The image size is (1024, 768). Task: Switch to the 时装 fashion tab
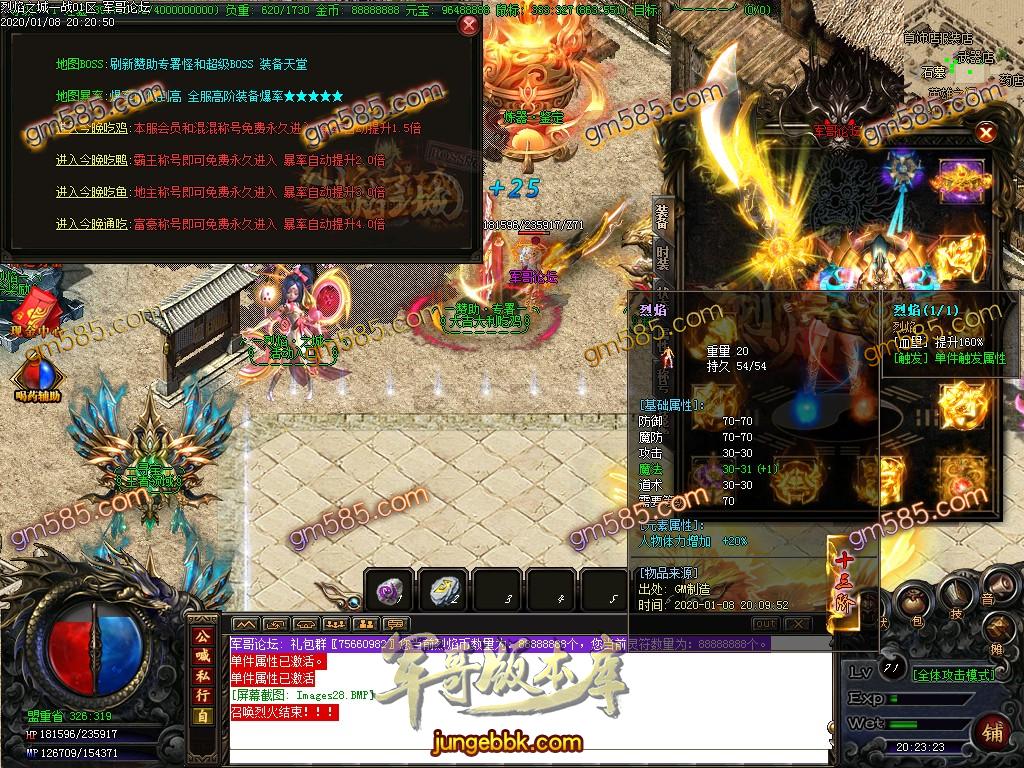click(x=662, y=259)
